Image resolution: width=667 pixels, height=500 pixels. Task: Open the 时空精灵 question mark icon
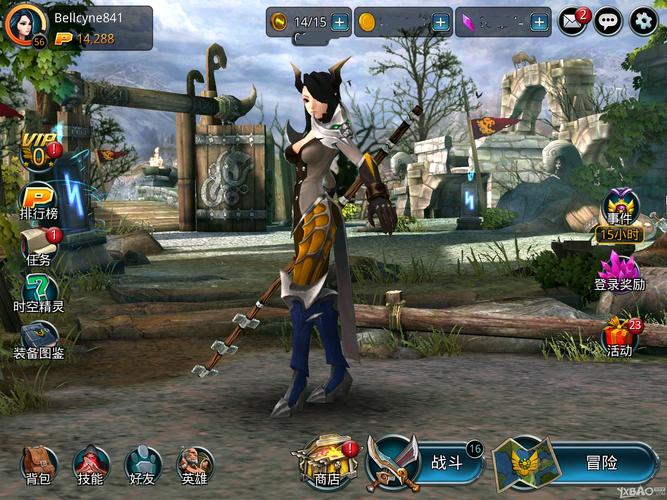click(x=39, y=290)
